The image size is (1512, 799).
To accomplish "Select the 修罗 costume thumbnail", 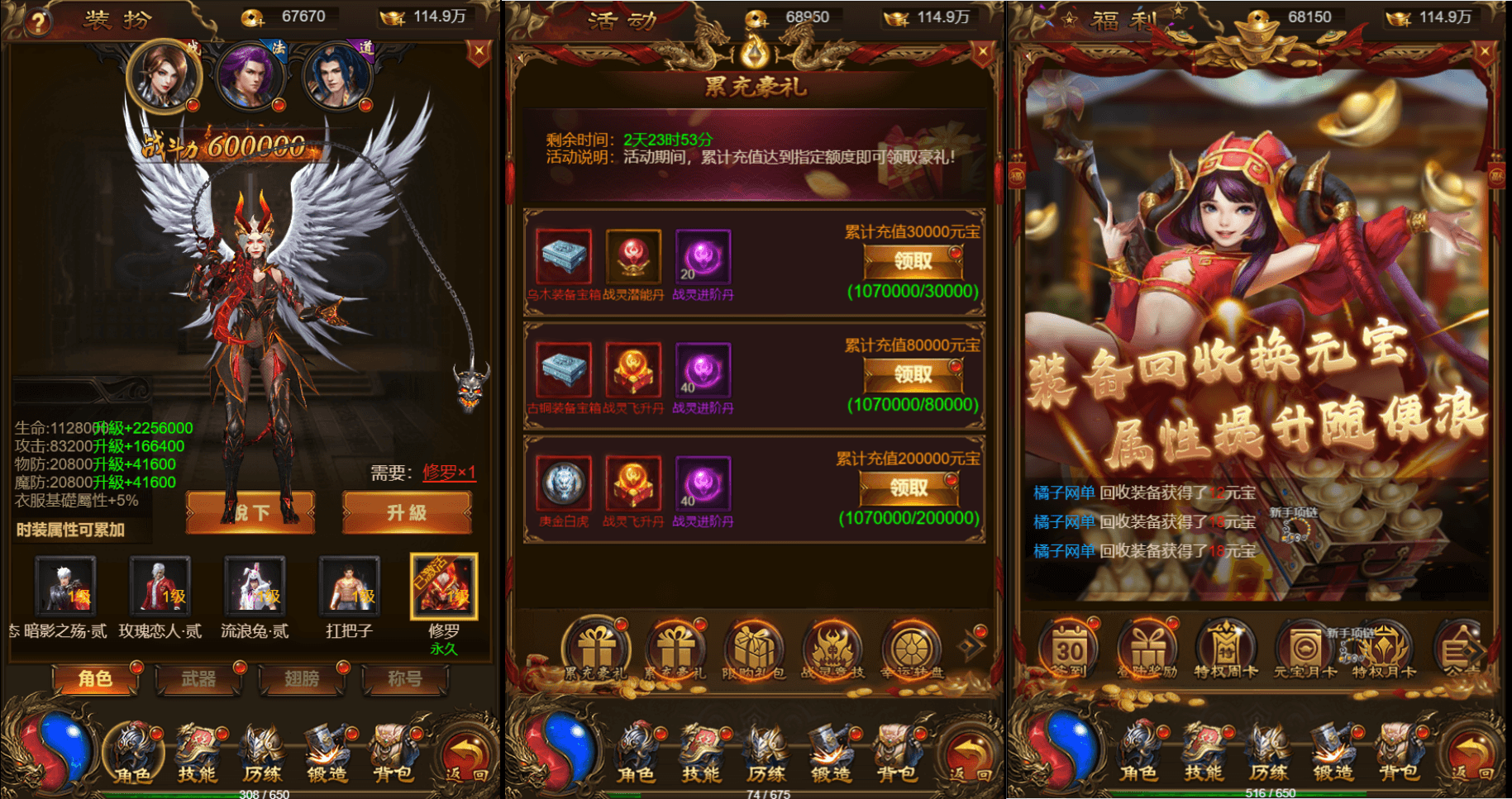I will [444, 587].
